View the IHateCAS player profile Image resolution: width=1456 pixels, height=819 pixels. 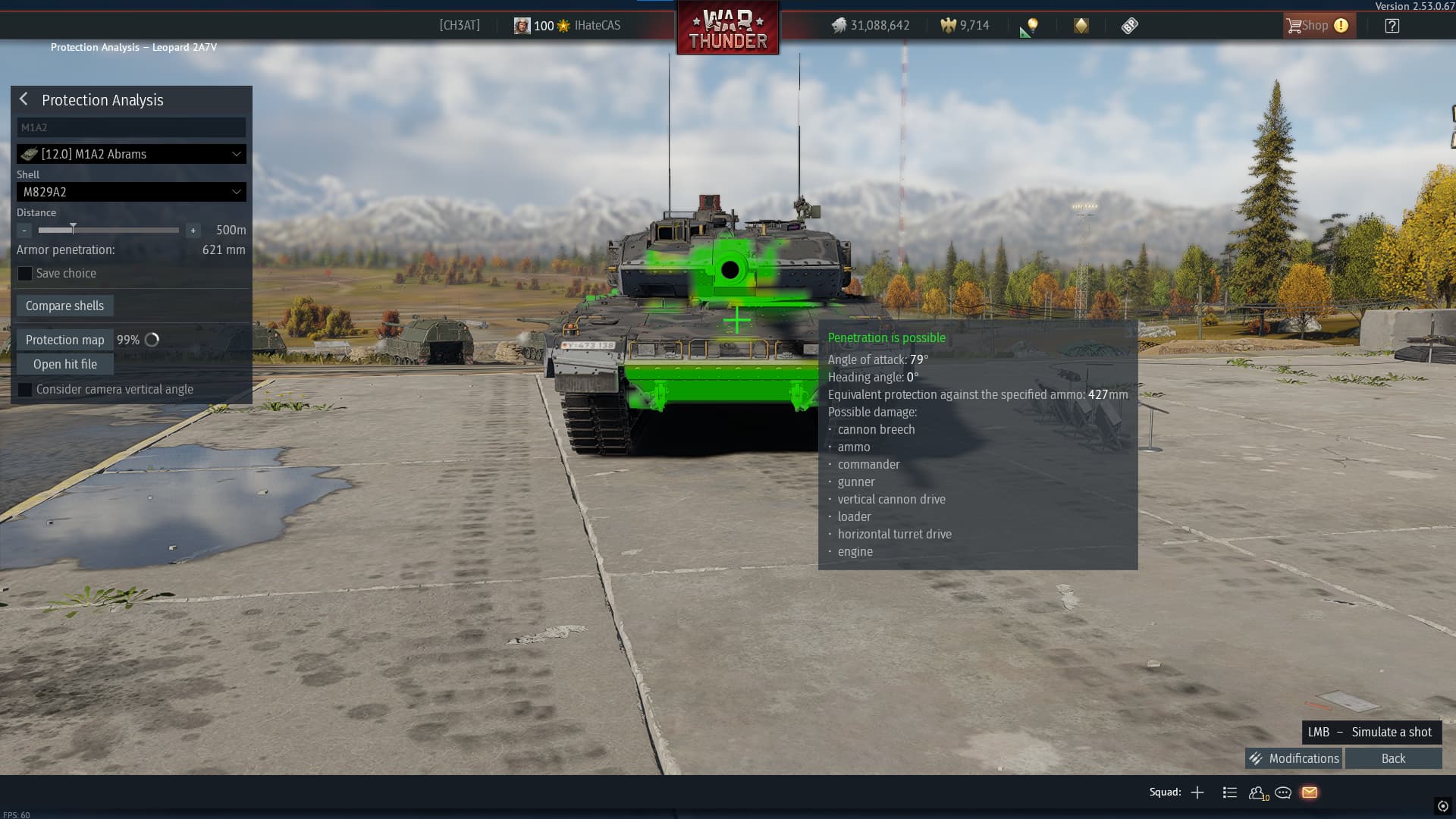pos(597,26)
